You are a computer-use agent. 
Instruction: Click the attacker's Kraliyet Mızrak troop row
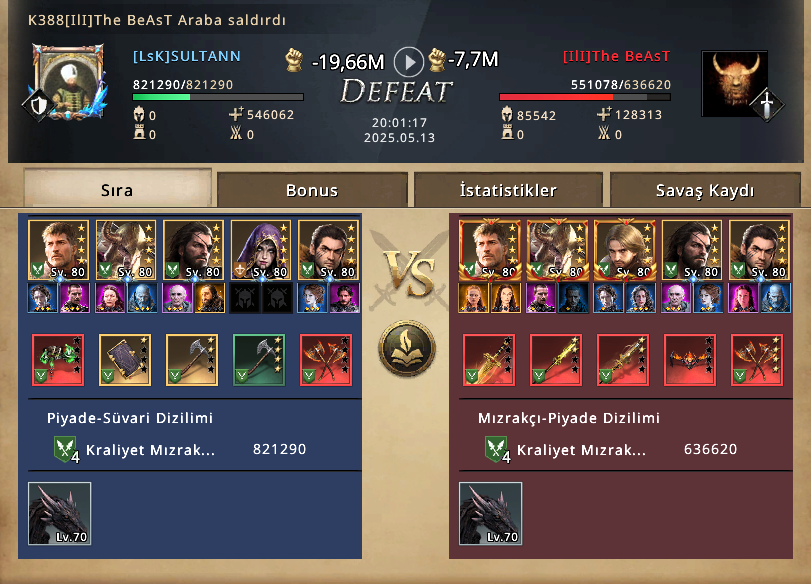coord(180,450)
